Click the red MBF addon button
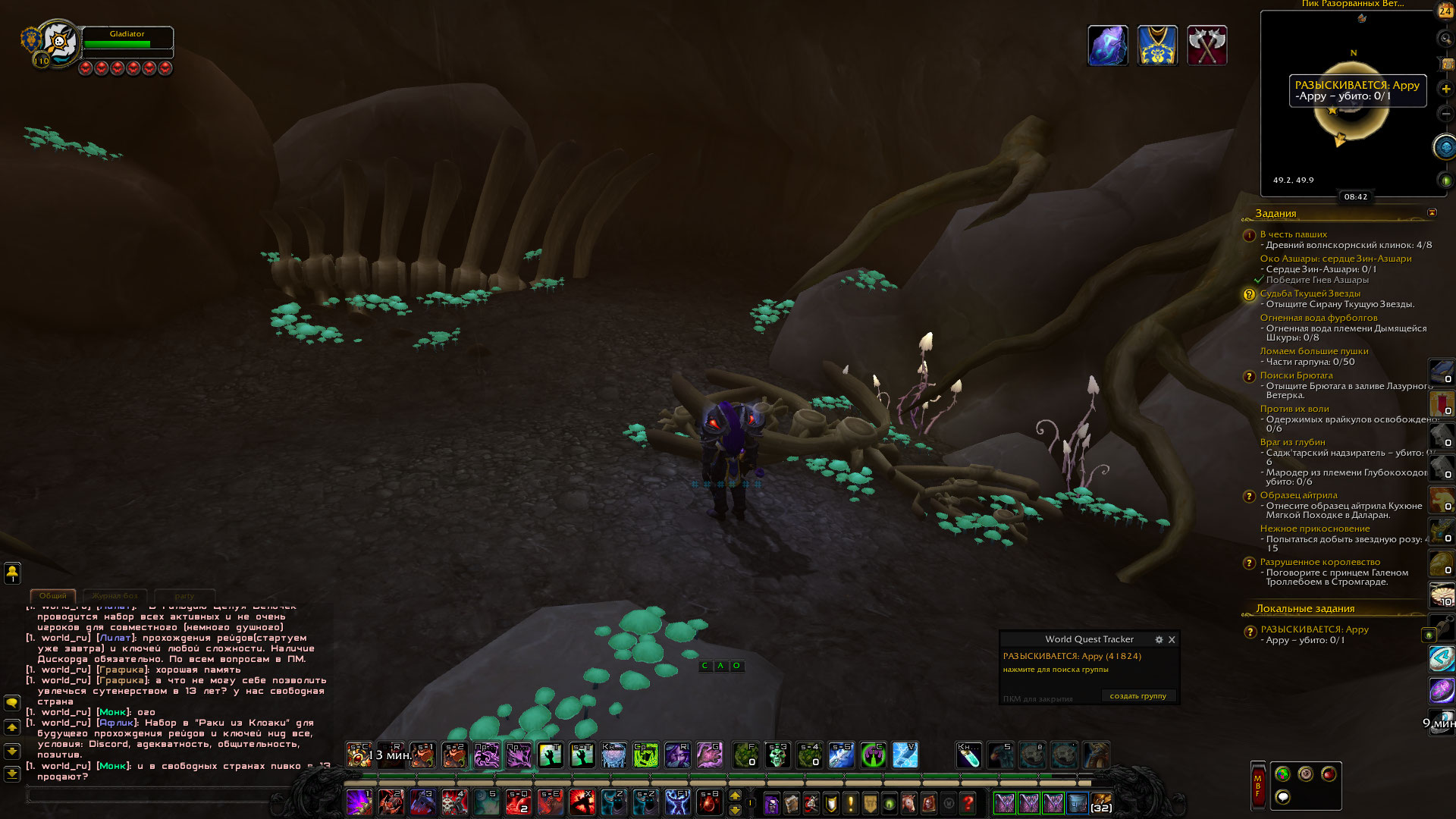The height and width of the screenshot is (819, 1456). click(x=1257, y=786)
